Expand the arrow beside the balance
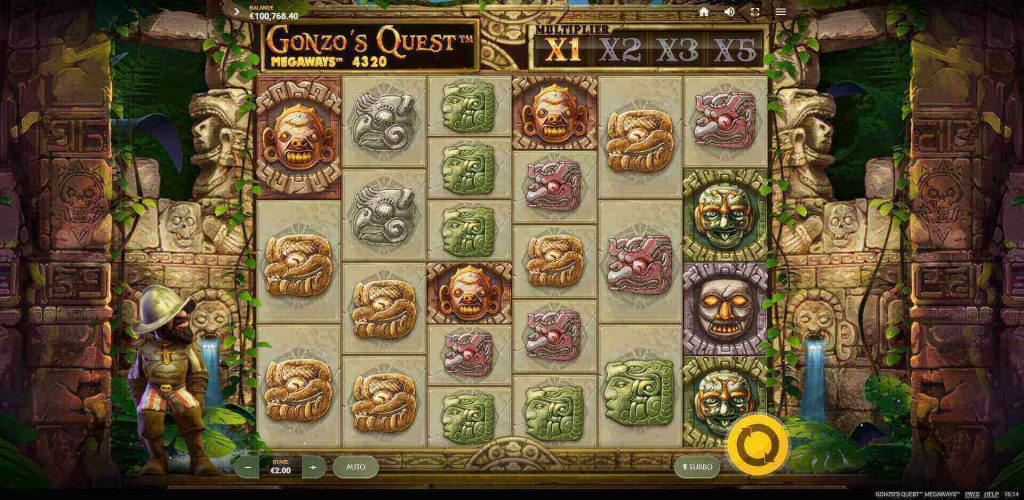This screenshot has width=1024, height=500. 236,12
